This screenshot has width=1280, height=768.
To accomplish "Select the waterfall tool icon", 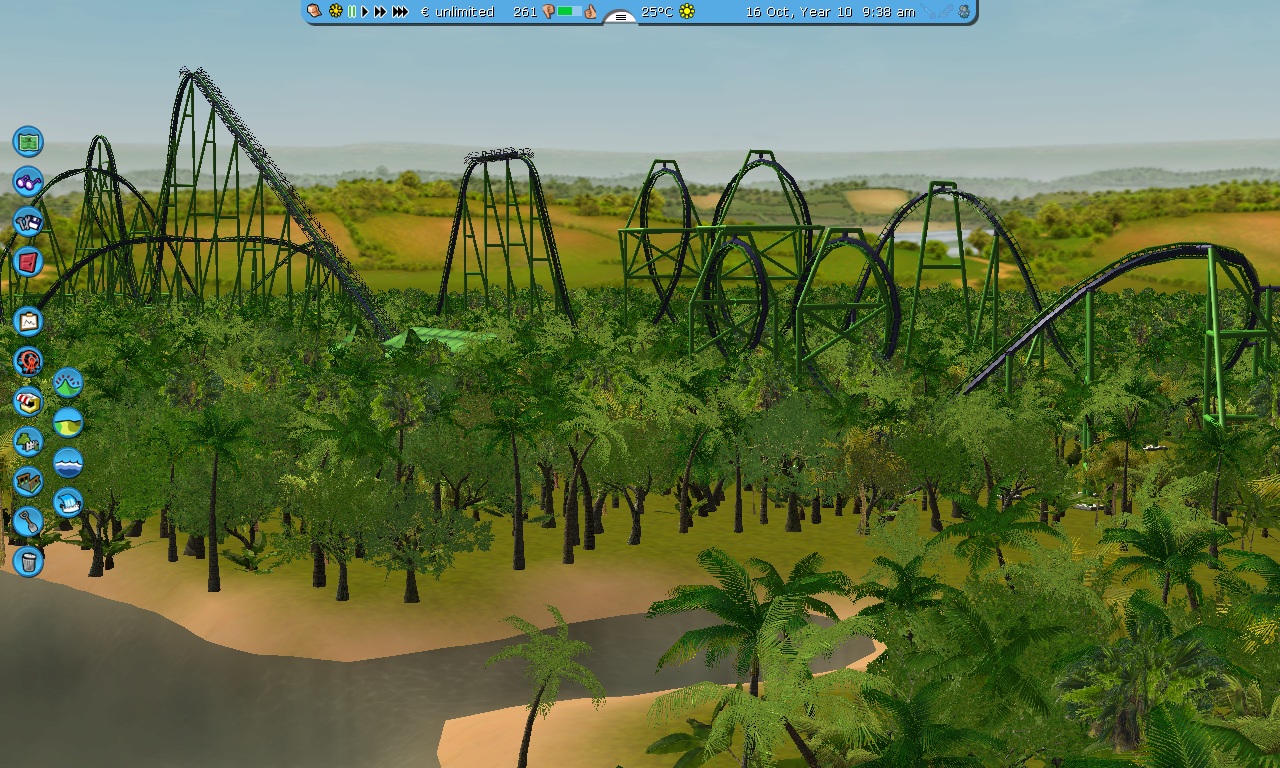I will pyautogui.click(x=67, y=502).
